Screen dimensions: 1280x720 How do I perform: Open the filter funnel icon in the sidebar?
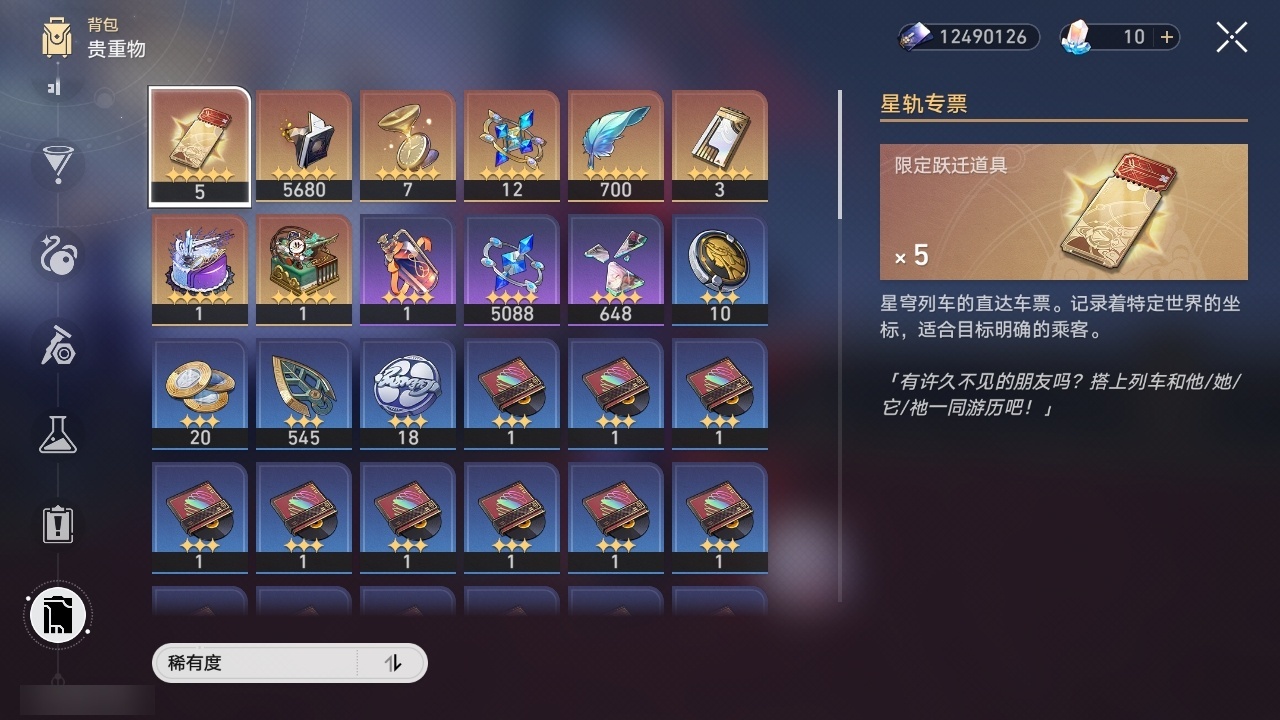coord(57,165)
